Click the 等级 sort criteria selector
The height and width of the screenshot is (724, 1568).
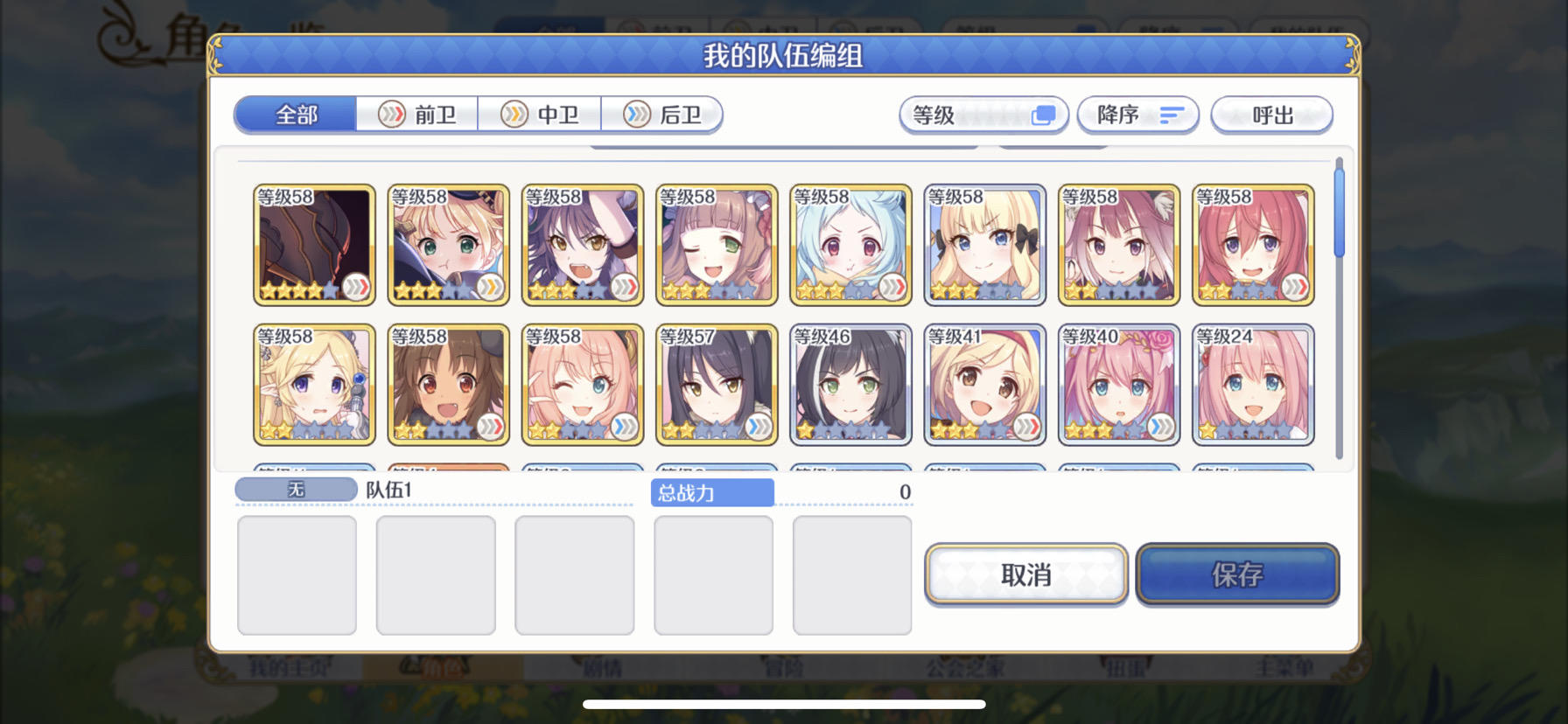pos(983,115)
